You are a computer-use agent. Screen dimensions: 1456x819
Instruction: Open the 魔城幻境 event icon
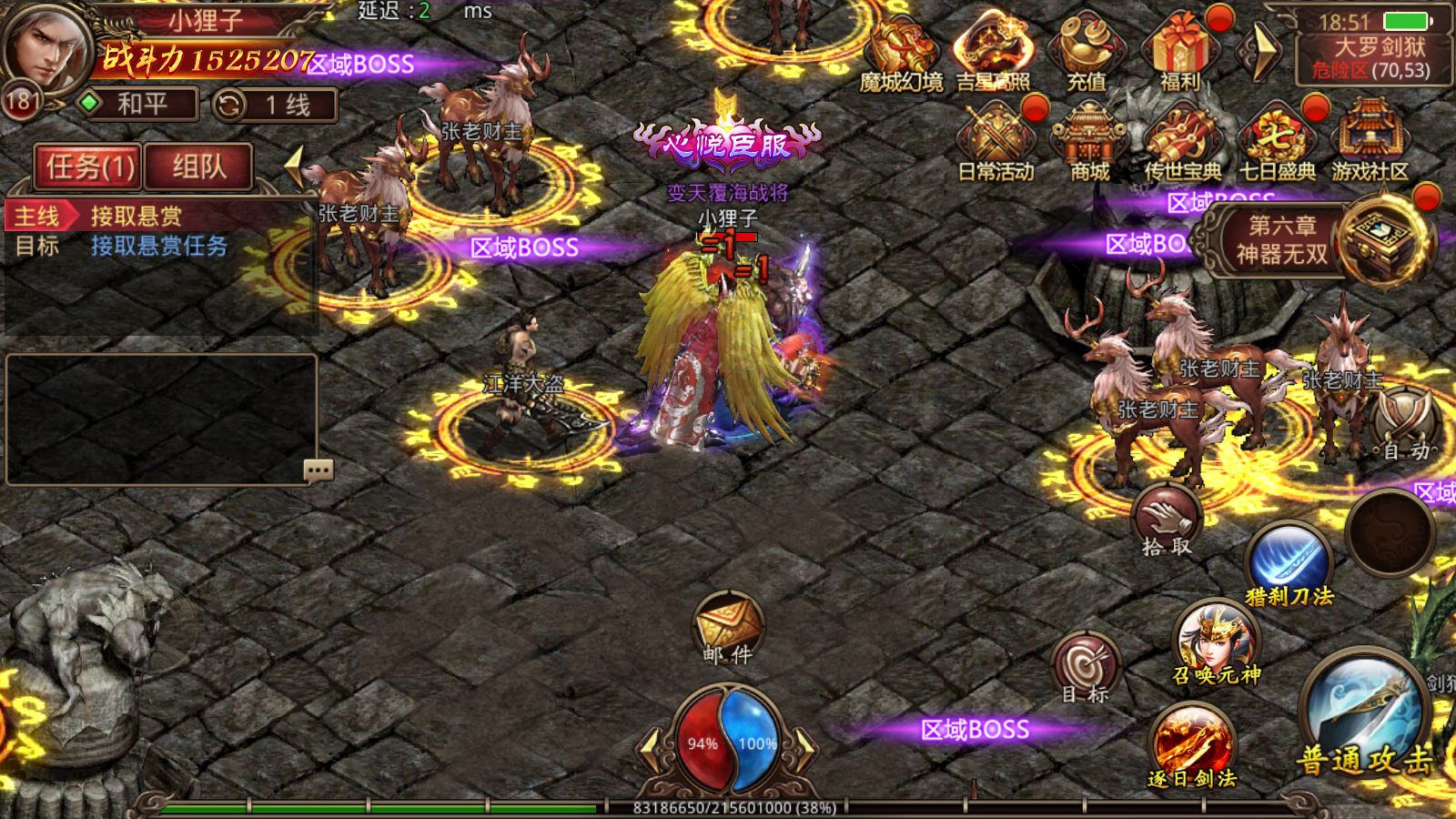[x=901, y=52]
